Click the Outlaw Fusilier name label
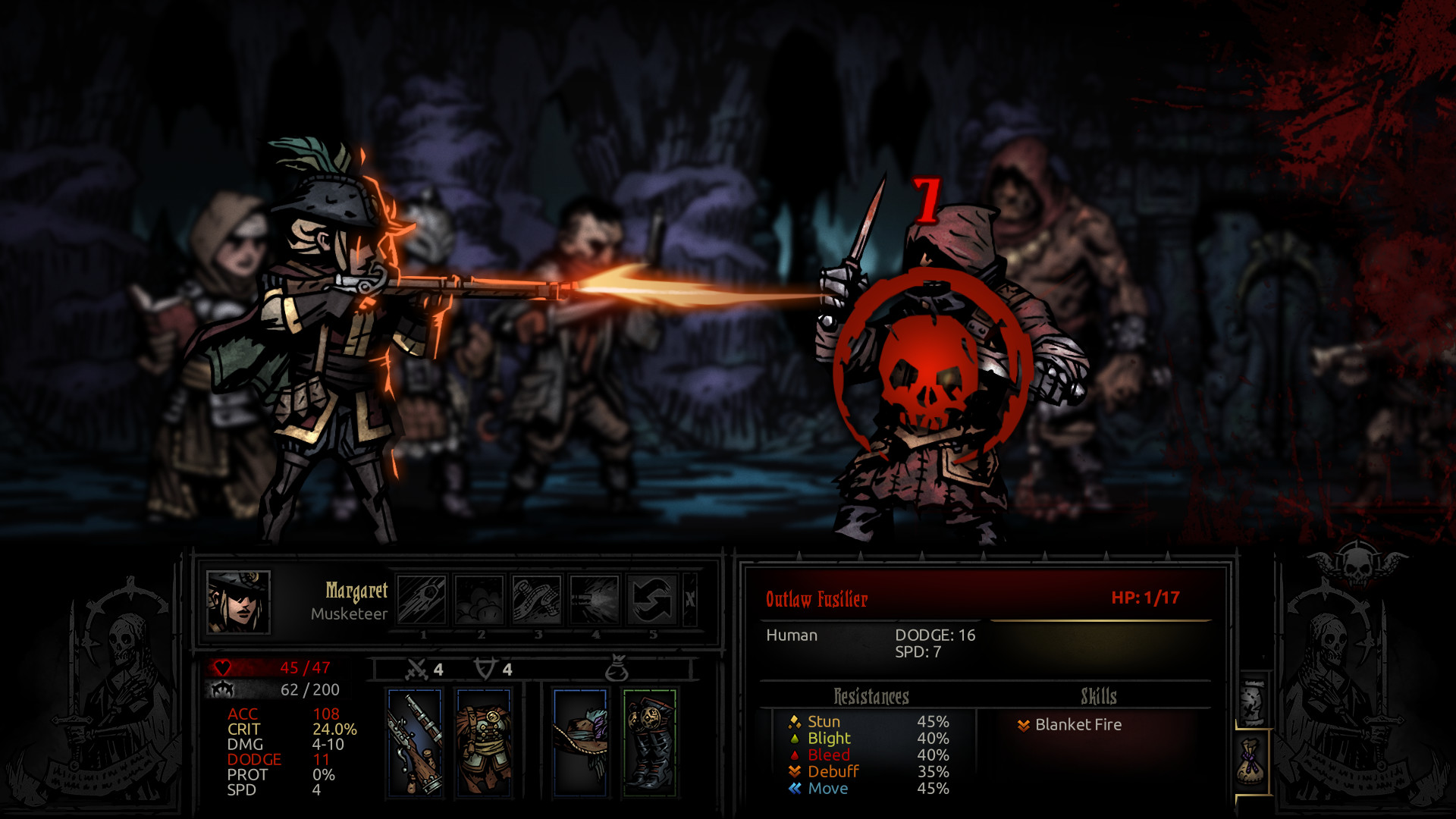Viewport: 1456px width, 819px height. (x=815, y=597)
